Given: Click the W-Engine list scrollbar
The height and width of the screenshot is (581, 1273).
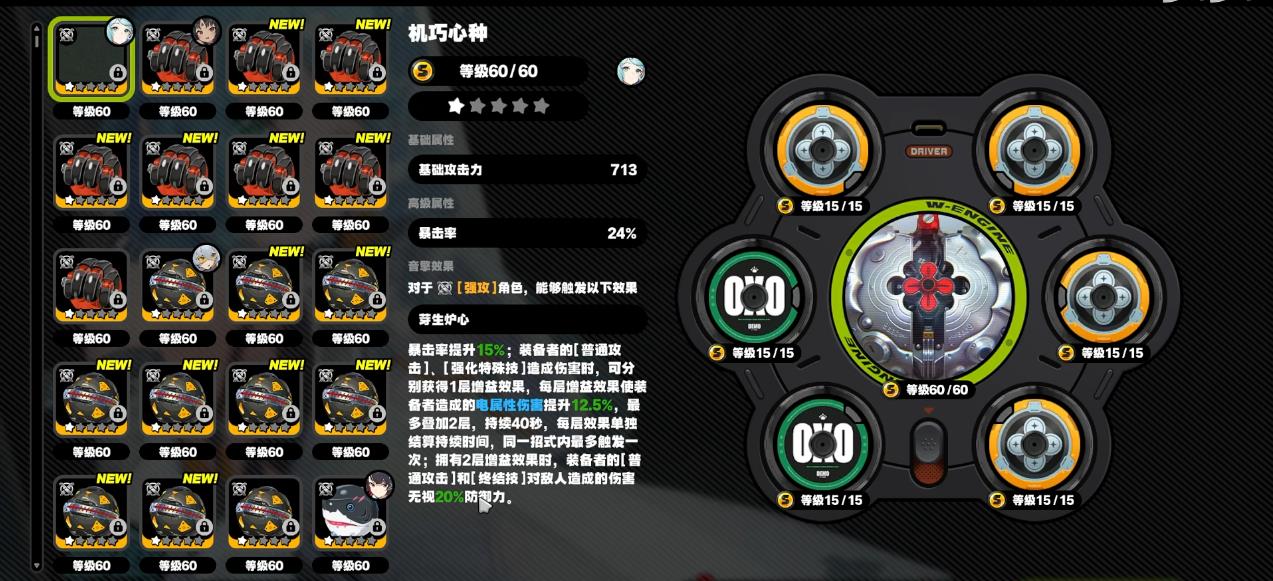Looking at the screenshot, I should pos(37,300).
